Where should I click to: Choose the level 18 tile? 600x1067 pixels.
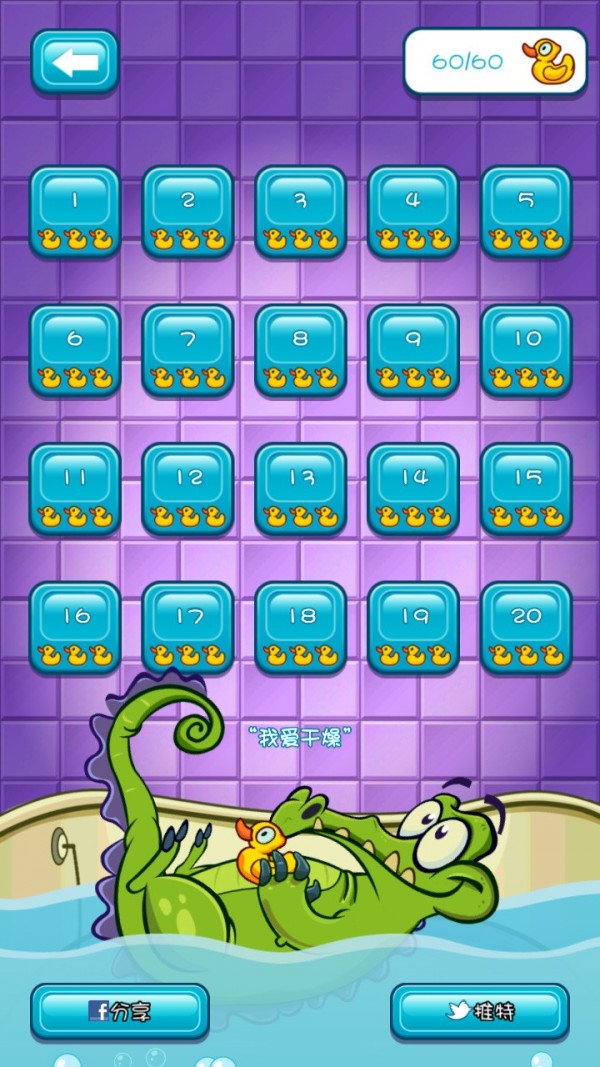(x=301, y=627)
